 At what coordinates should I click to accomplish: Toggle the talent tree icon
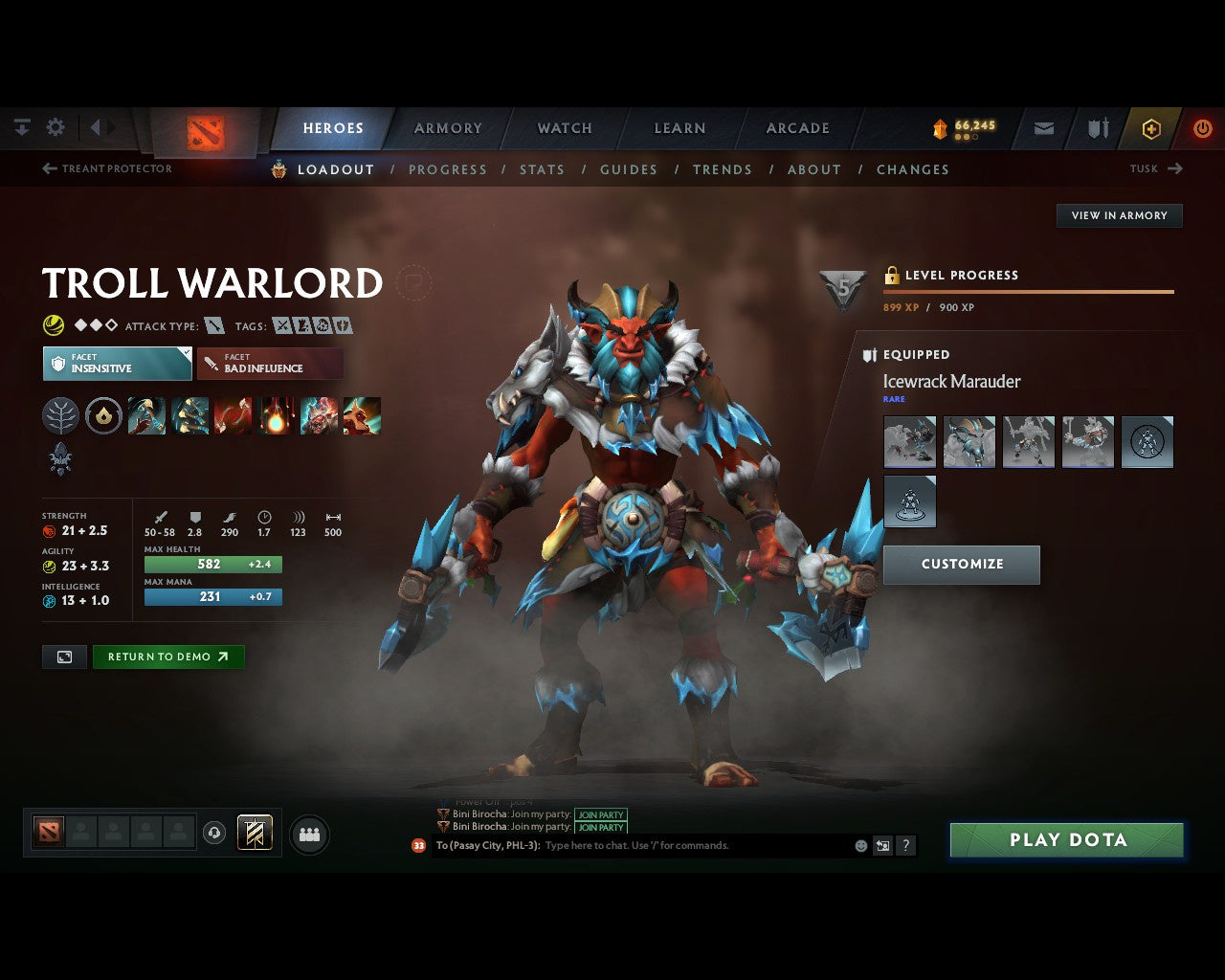click(60, 415)
